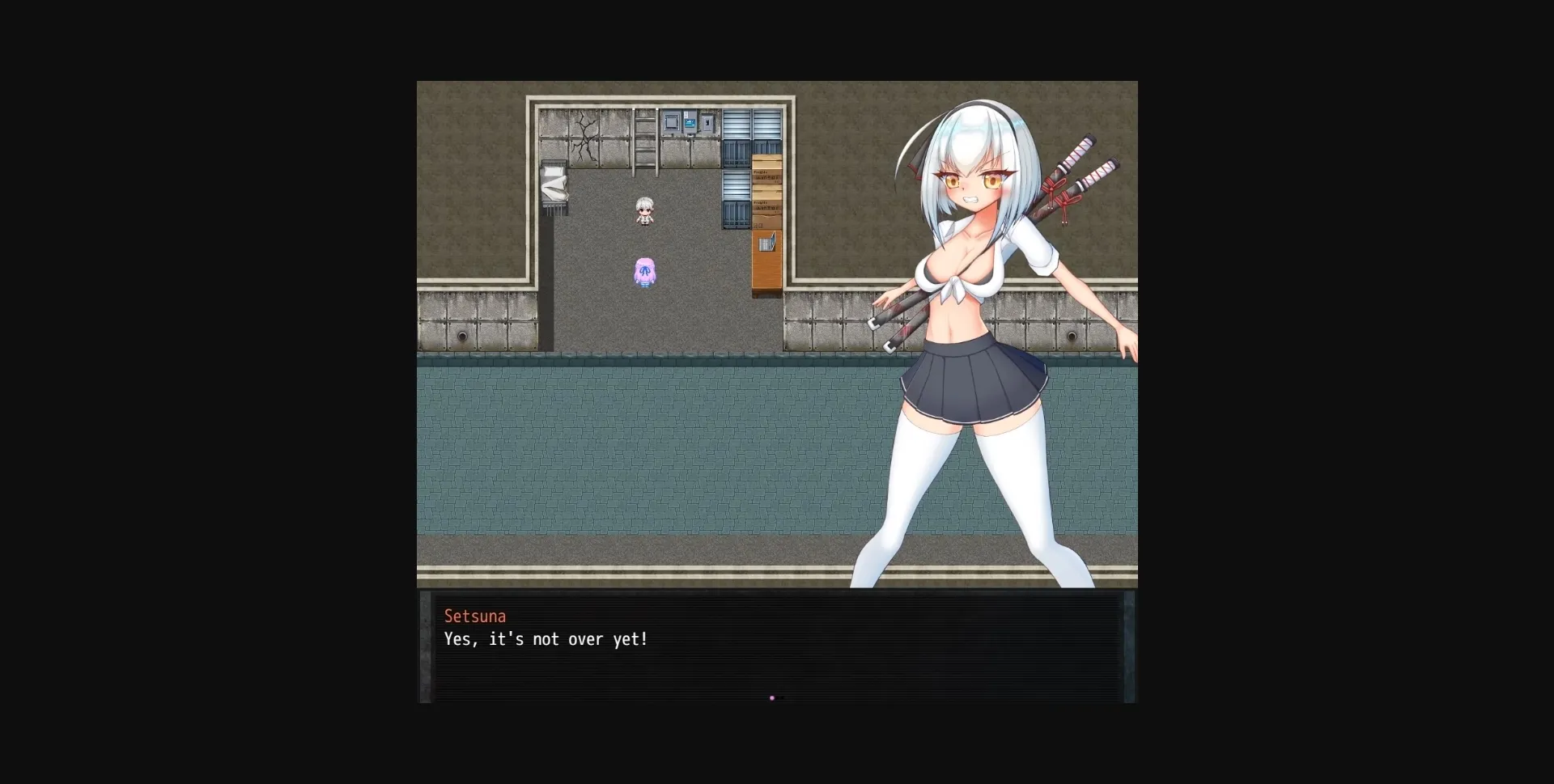Click the dialogue text 'Yes, it's not over yet!'
The height and width of the screenshot is (784, 1554).
click(546, 639)
